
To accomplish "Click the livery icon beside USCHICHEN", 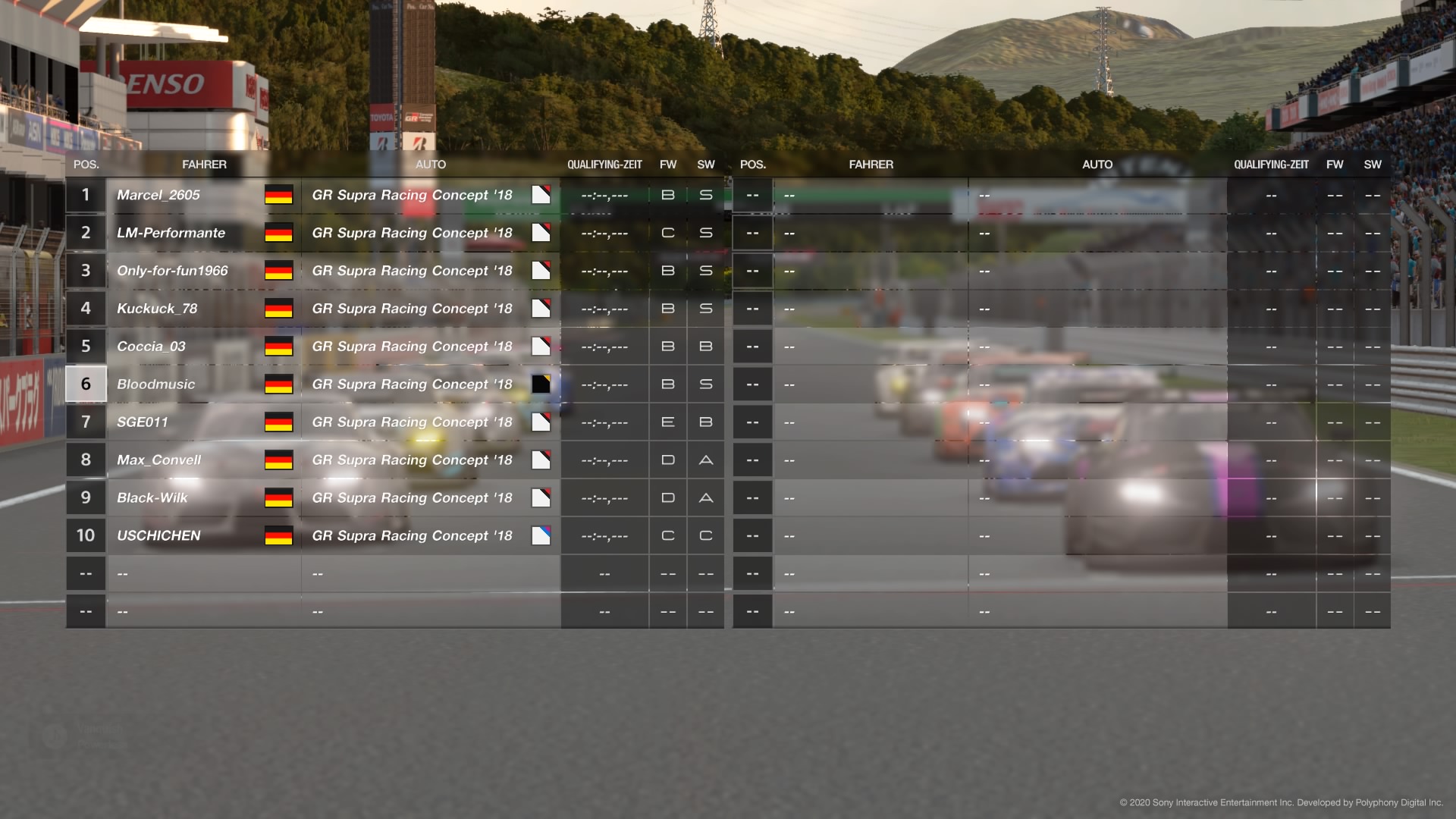I will coord(541,535).
